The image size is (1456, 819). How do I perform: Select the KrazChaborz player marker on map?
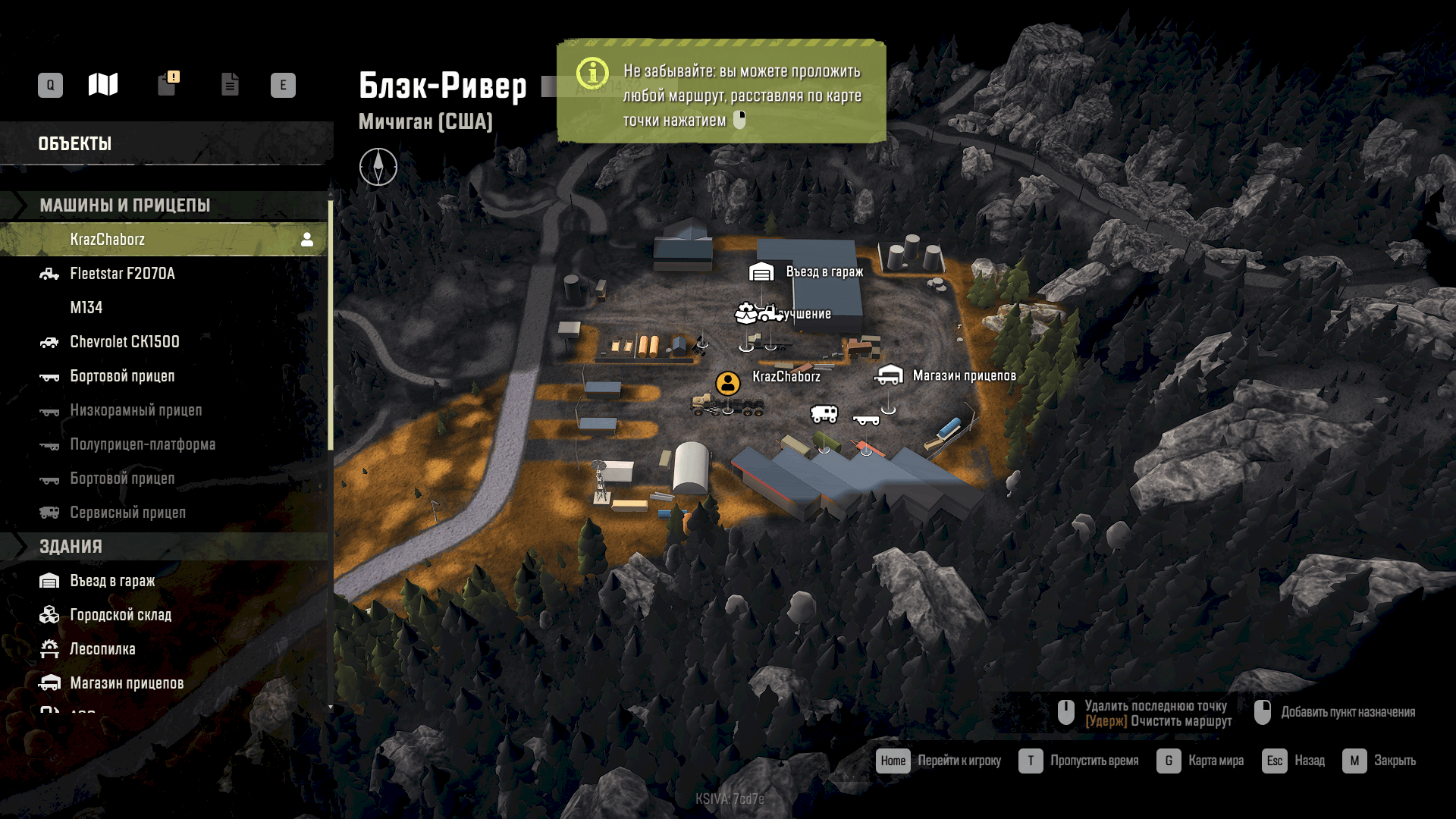728,383
